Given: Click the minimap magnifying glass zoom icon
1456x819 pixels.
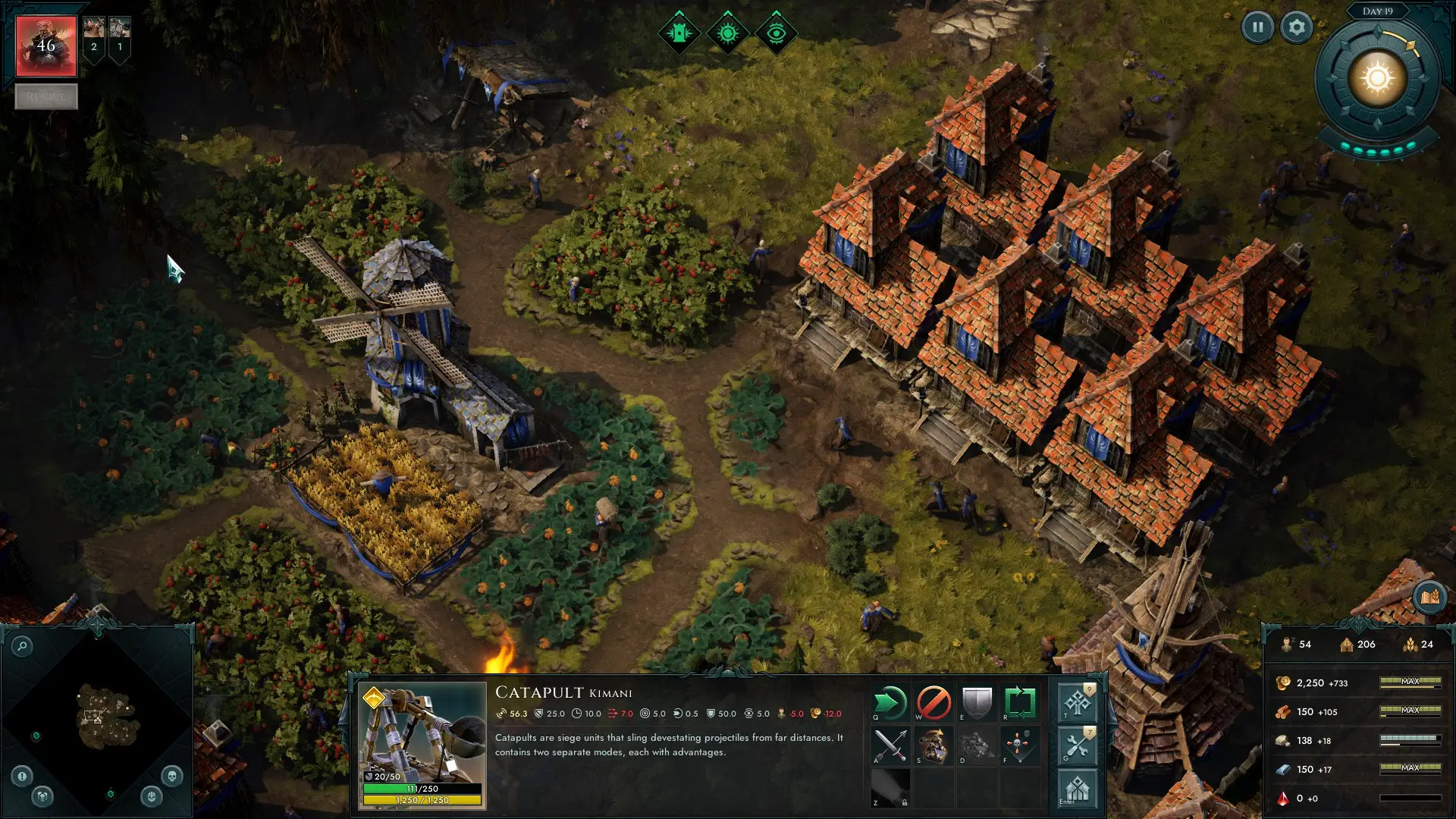Looking at the screenshot, I should 22,646.
